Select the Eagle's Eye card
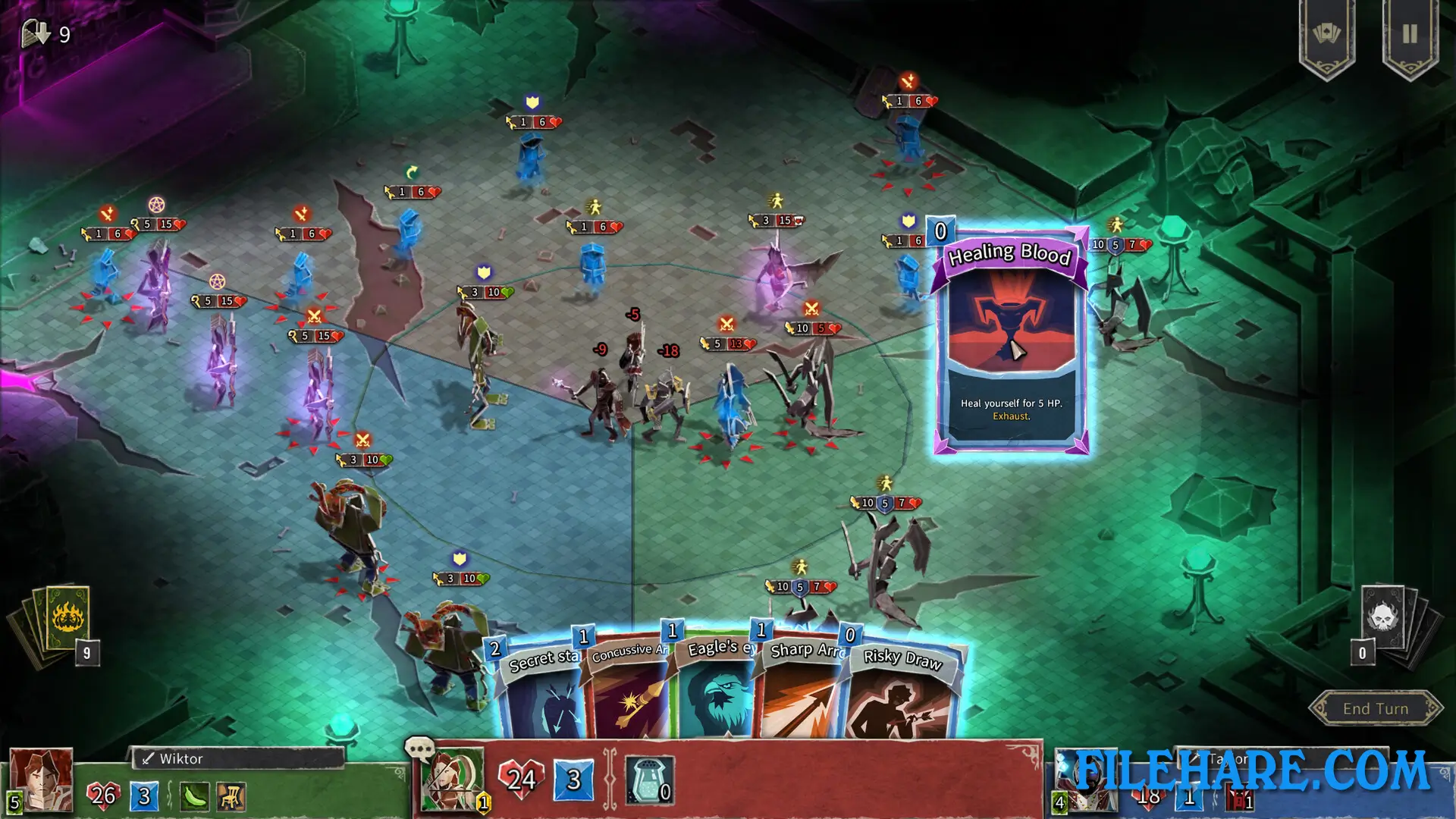Viewport: 1456px width, 819px height. coord(717,694)
